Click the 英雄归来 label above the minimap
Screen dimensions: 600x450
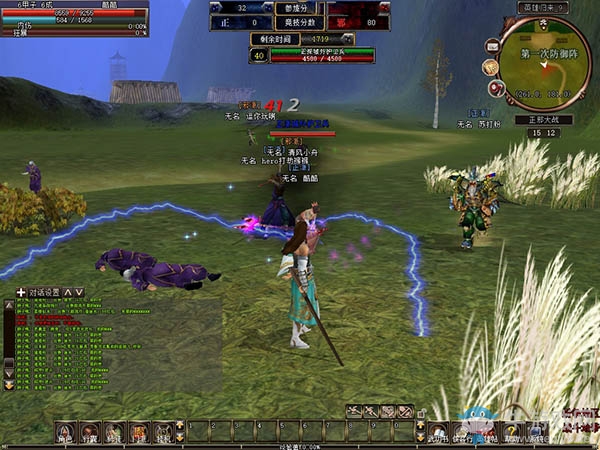pyautogui.click(x=543, y=7)
